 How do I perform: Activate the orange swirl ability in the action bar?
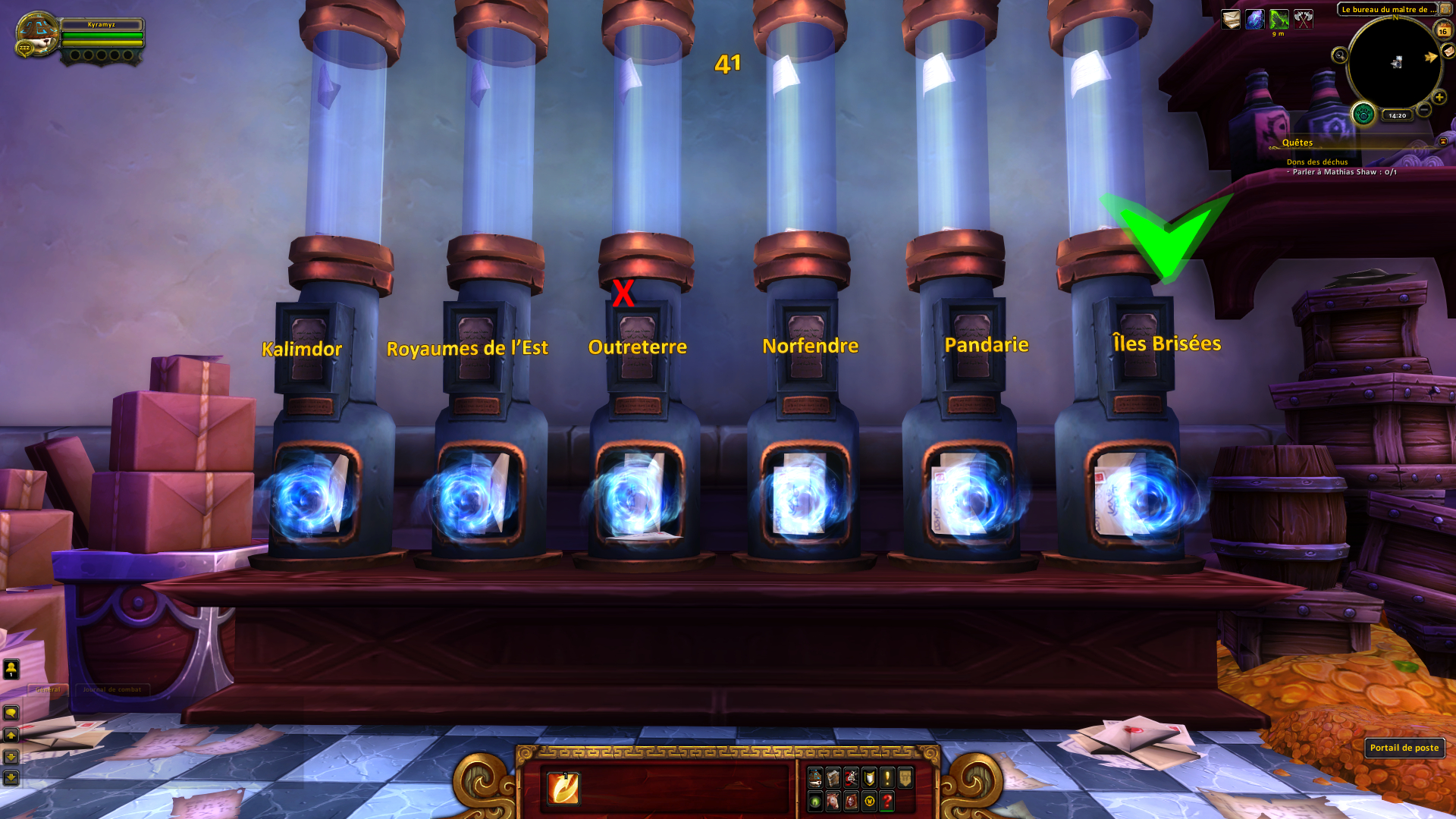click(563, 788)
